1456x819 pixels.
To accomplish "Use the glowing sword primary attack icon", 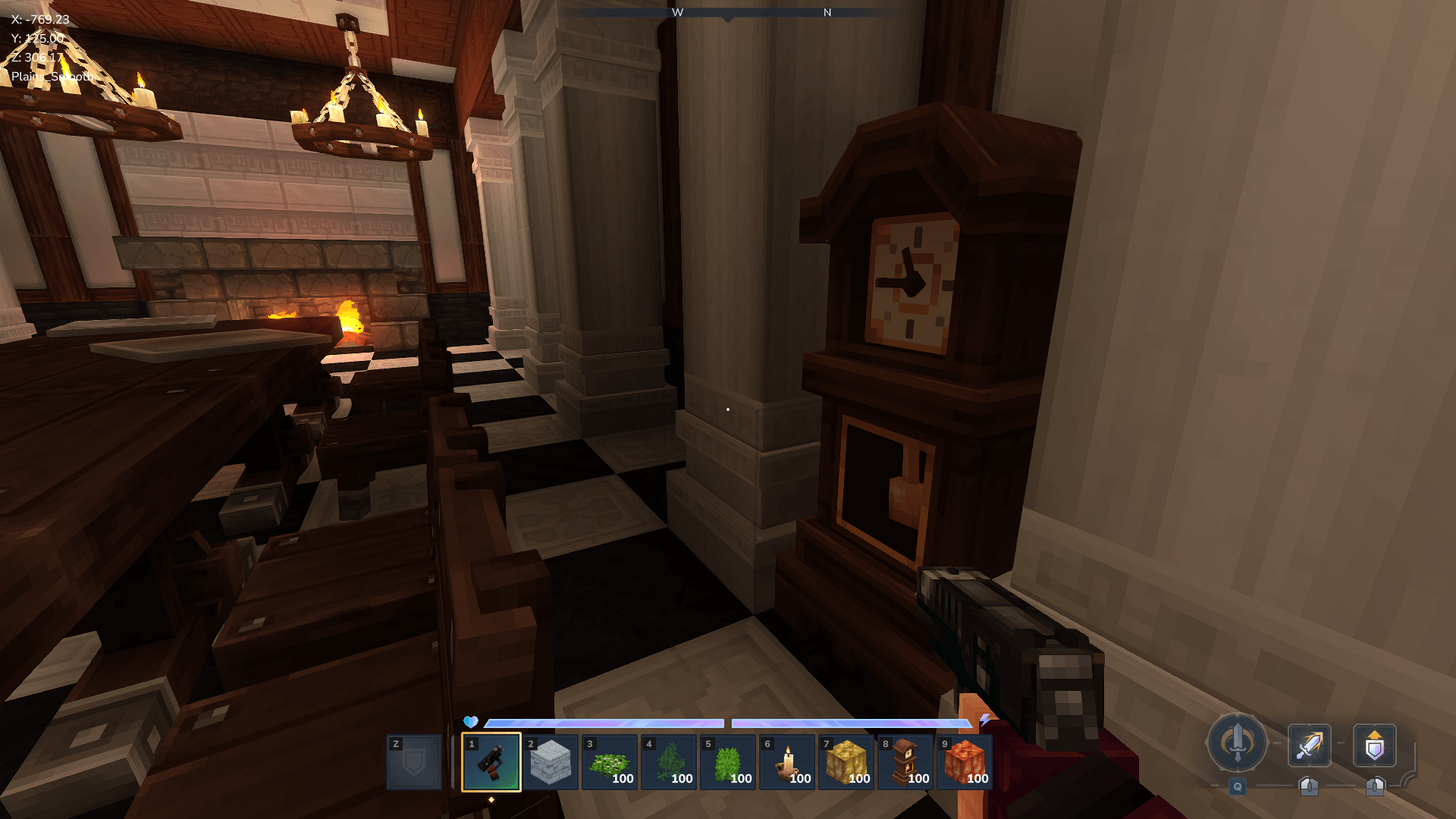I will coord(1309,745).
